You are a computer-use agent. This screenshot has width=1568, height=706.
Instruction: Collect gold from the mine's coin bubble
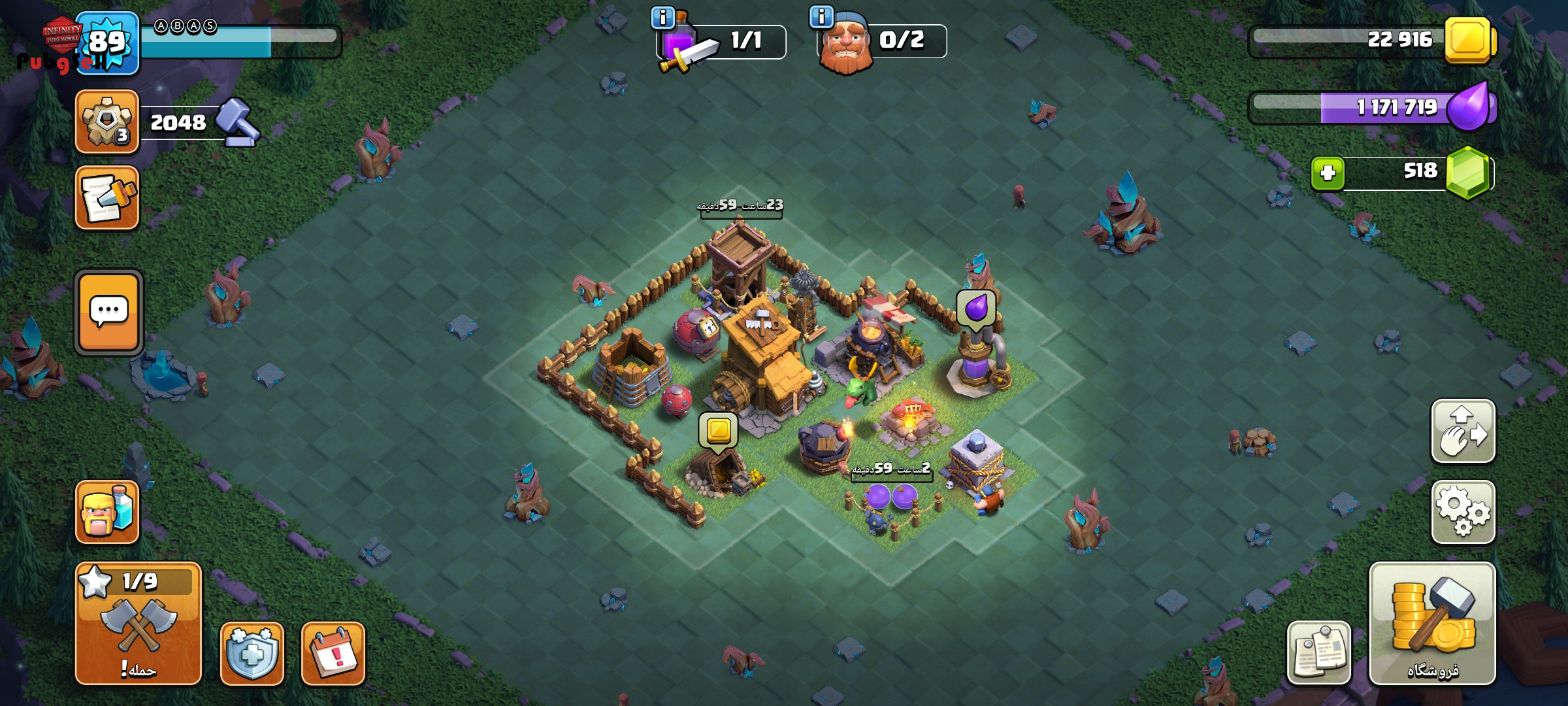click(719, 431)
